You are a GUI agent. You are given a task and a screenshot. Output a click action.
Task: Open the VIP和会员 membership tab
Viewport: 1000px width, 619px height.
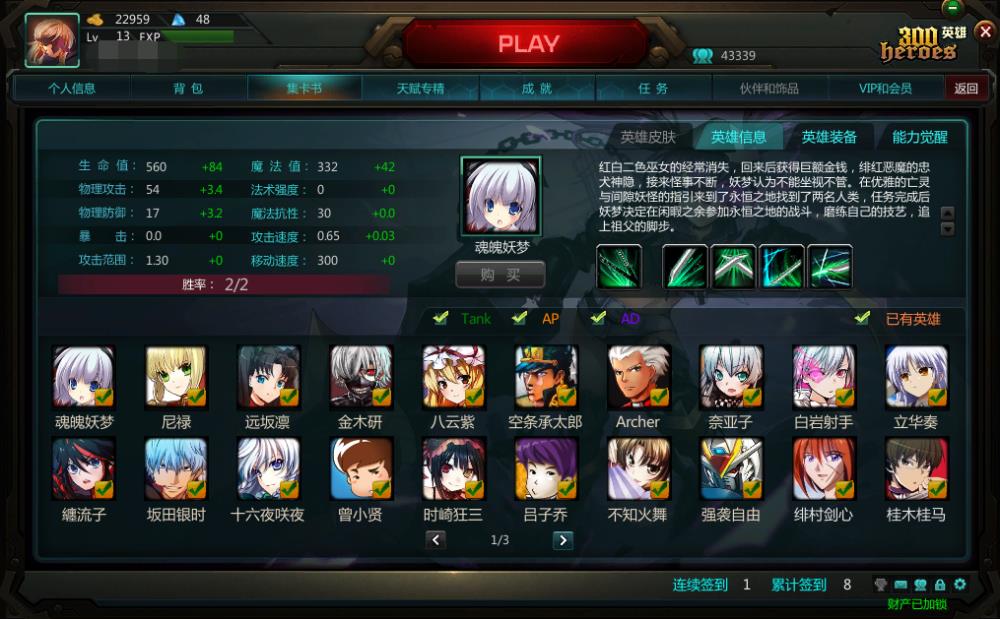click(885, 88)
